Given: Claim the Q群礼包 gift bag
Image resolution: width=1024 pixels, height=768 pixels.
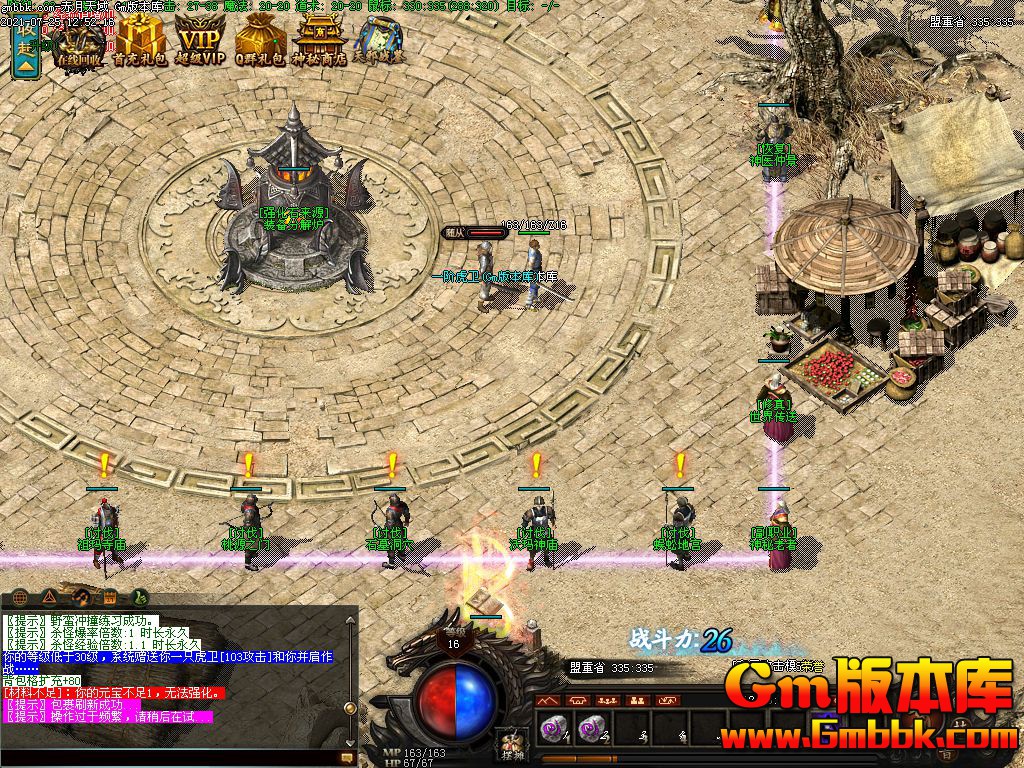Looking at the screenshot, I should click(260, 42).
